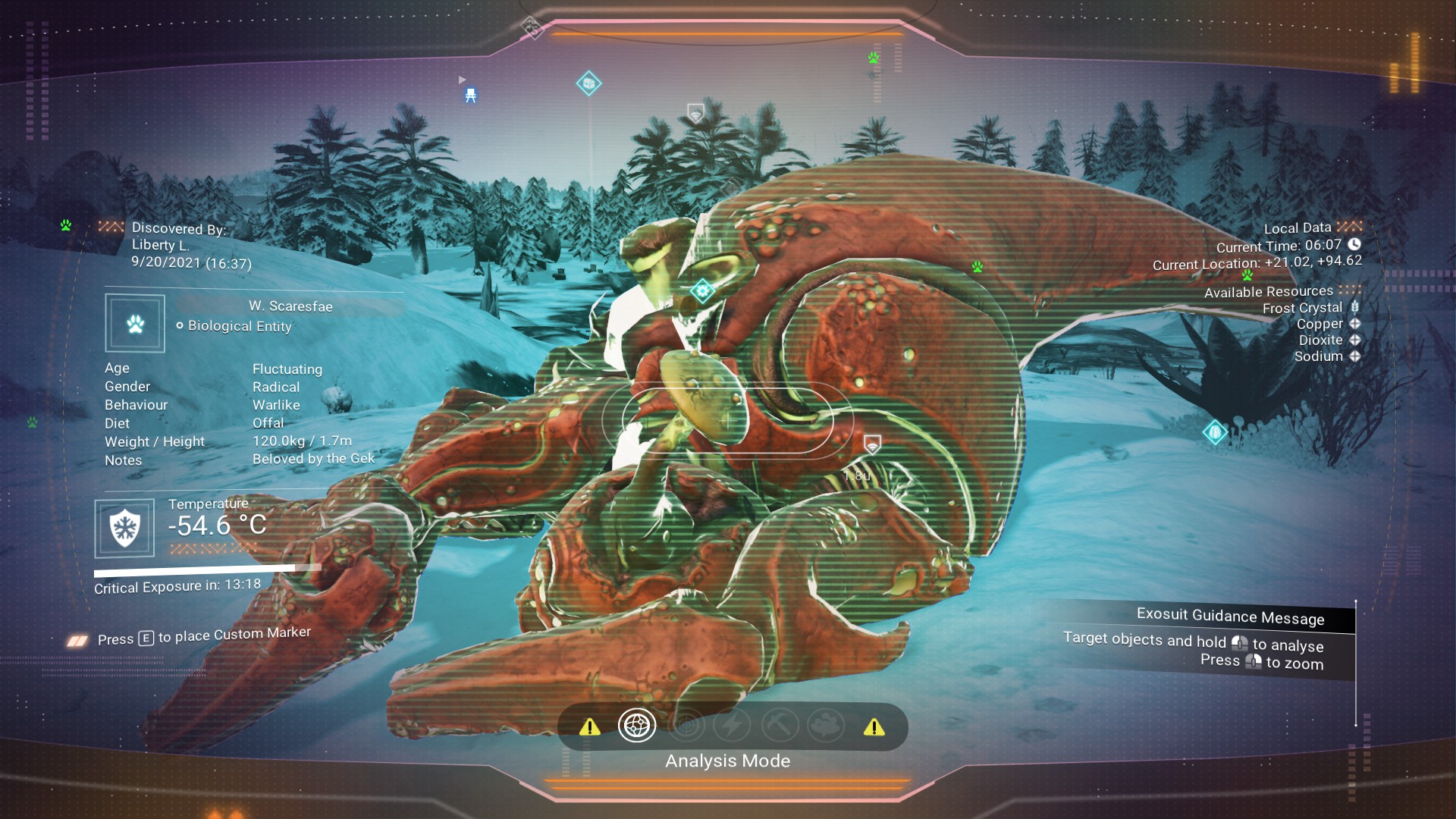Click the treasure chest waypoint marker

coord(588,83)
